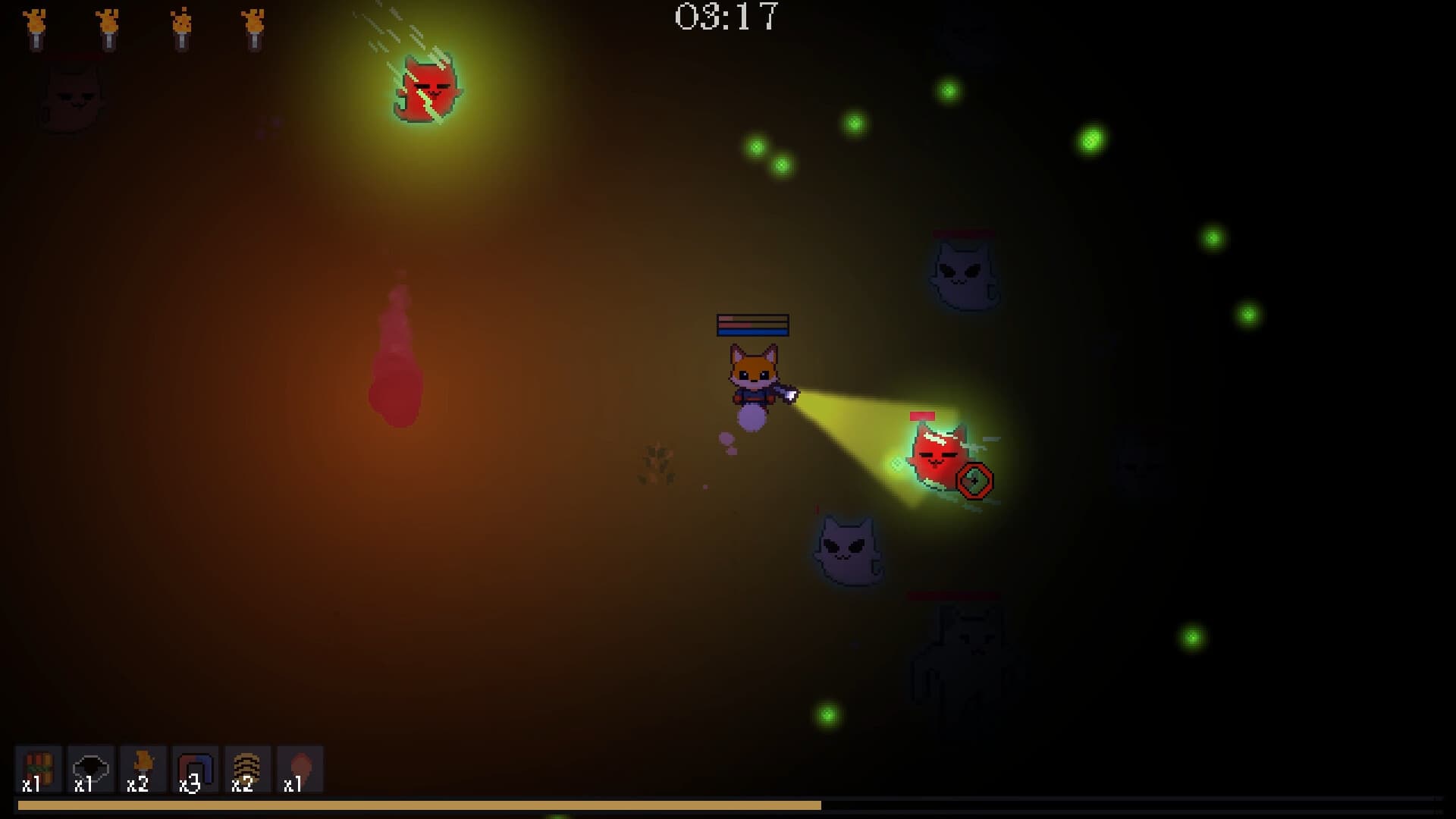Click the red devil enemy in the flashlight beam
This screenshot has width=1456, height=819.
934,456
